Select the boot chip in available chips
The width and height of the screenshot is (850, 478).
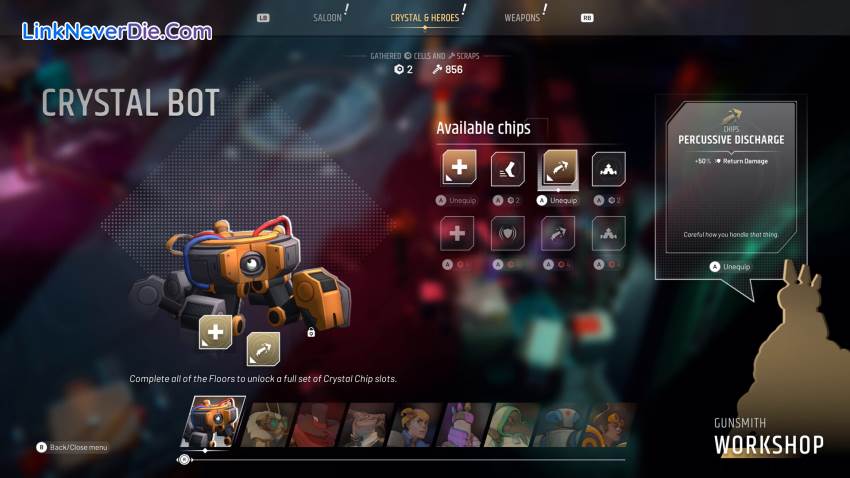(x=508, y=169)
